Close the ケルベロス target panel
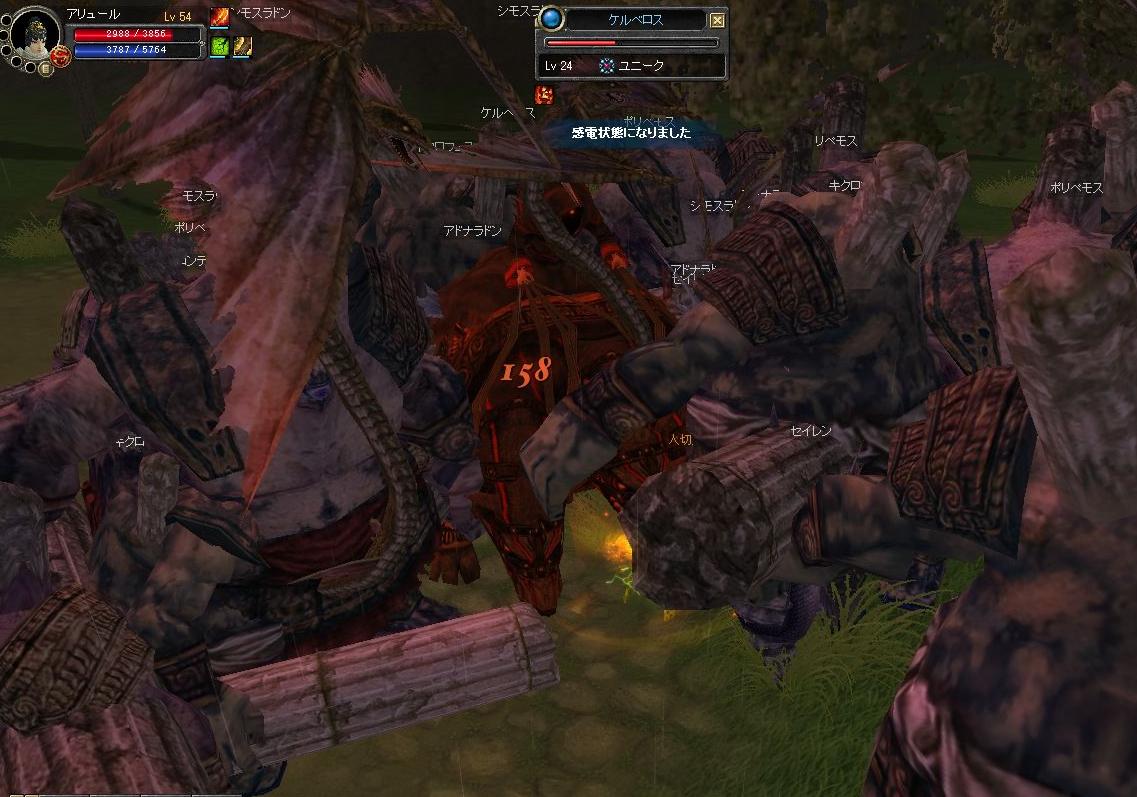 [717, 19]
